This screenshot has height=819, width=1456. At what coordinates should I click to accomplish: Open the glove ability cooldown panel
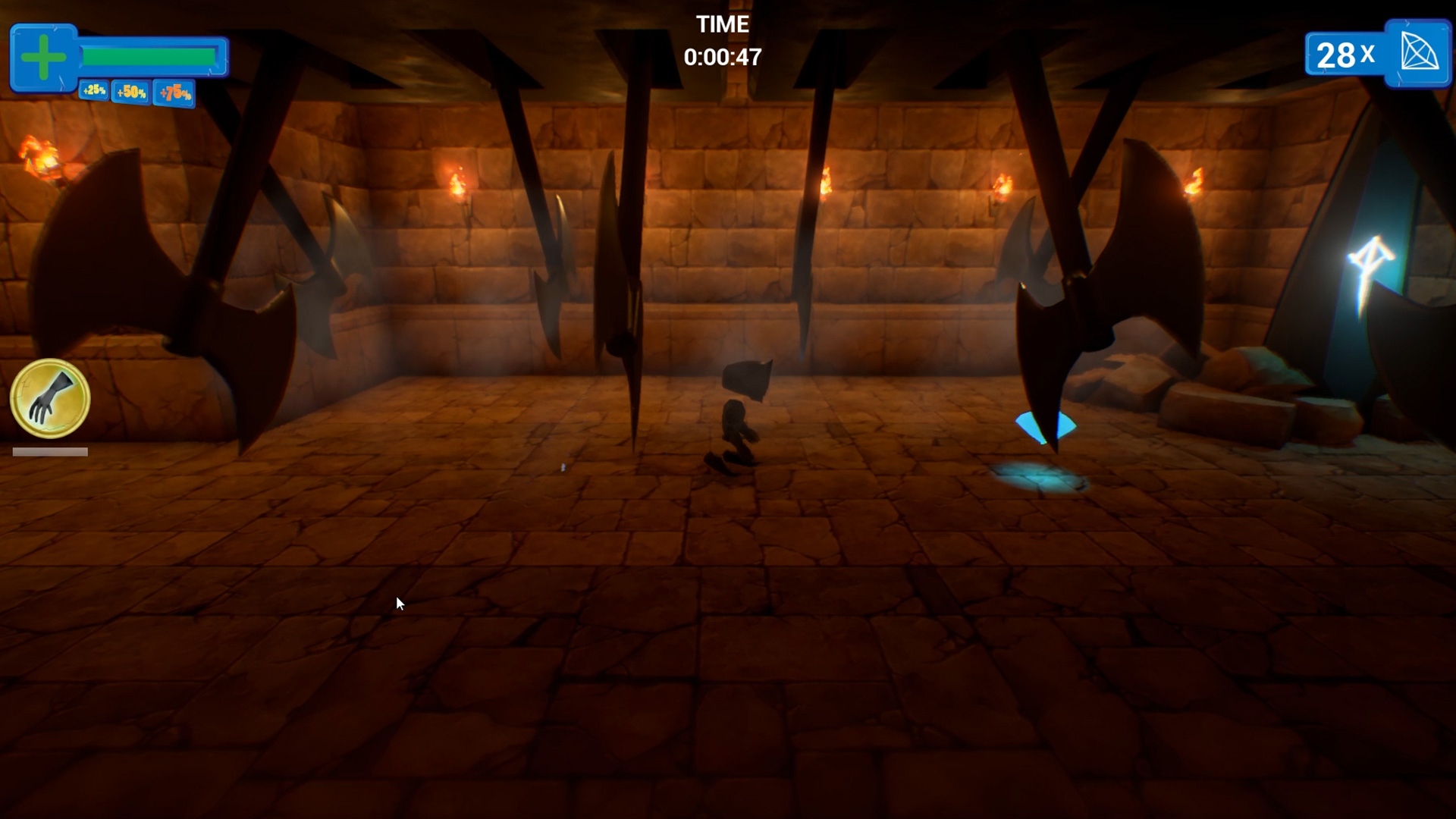tap(49, 451)
